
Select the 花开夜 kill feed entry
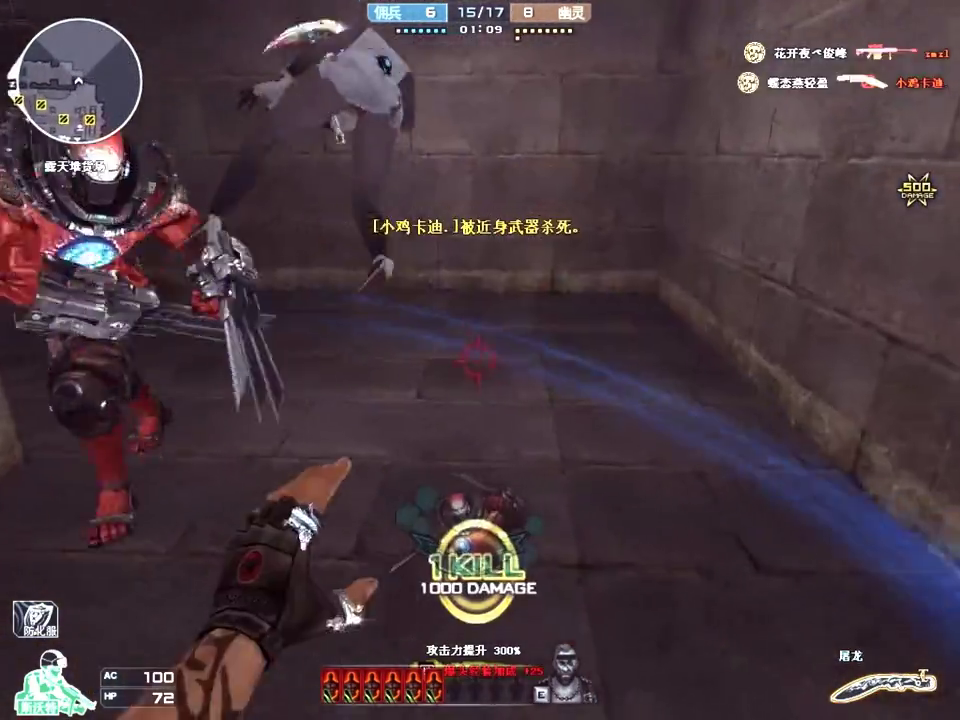(845, 53)
